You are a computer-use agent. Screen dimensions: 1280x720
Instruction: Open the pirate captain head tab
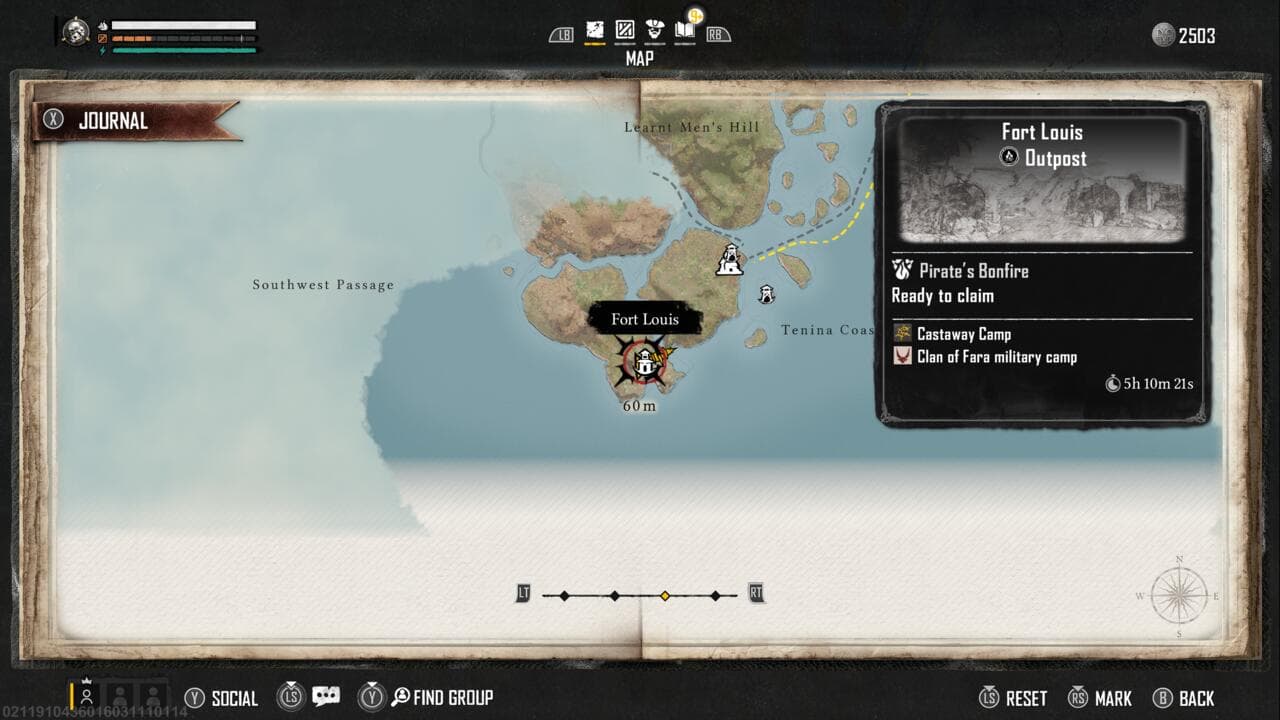655,30
